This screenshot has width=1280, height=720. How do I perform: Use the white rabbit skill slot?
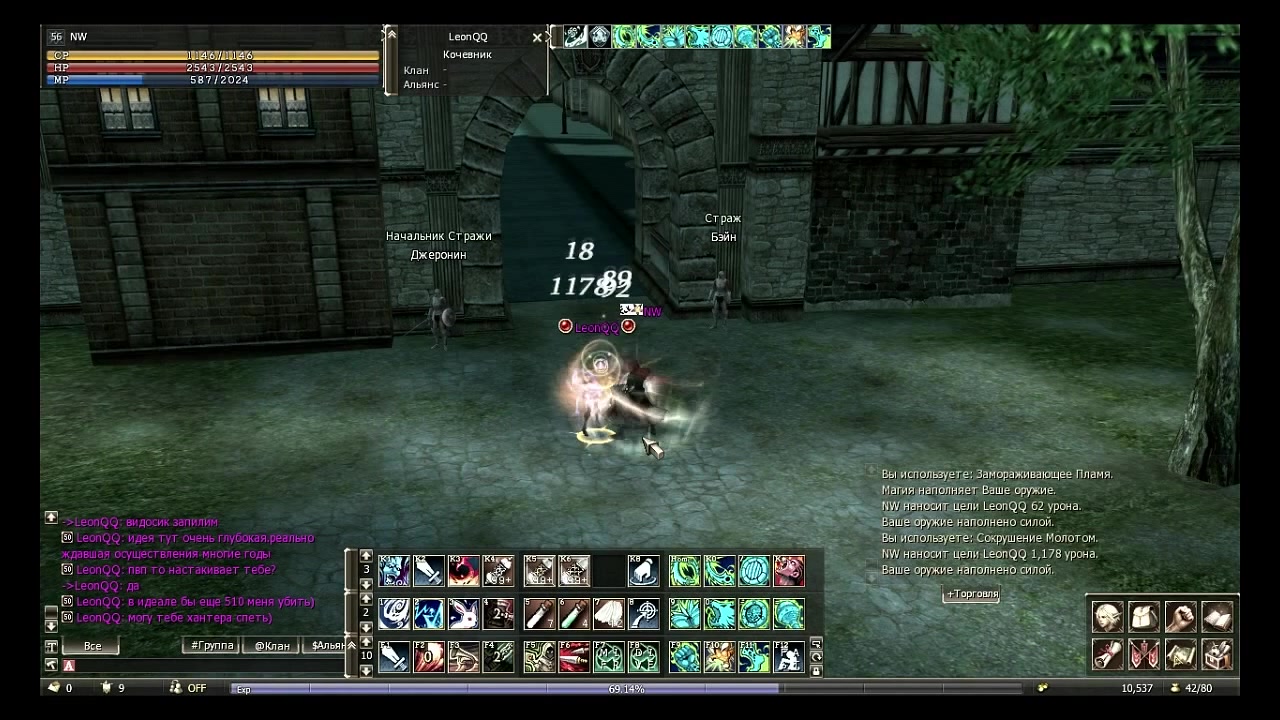tap(464, 613)
